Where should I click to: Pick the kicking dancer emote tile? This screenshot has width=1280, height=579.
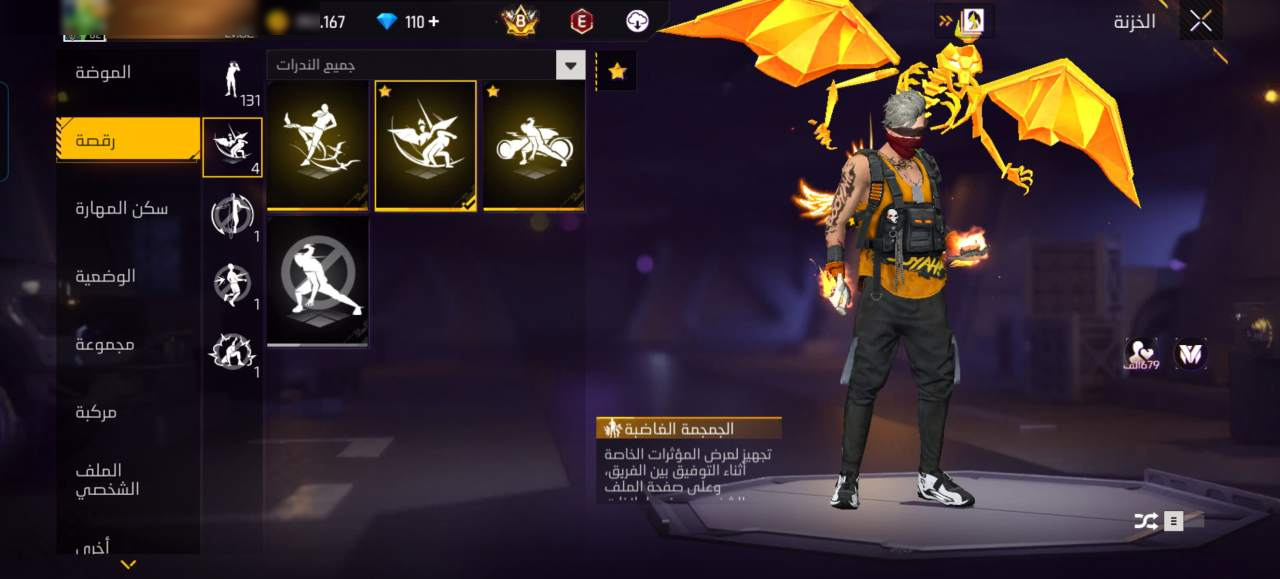[318, 146]
